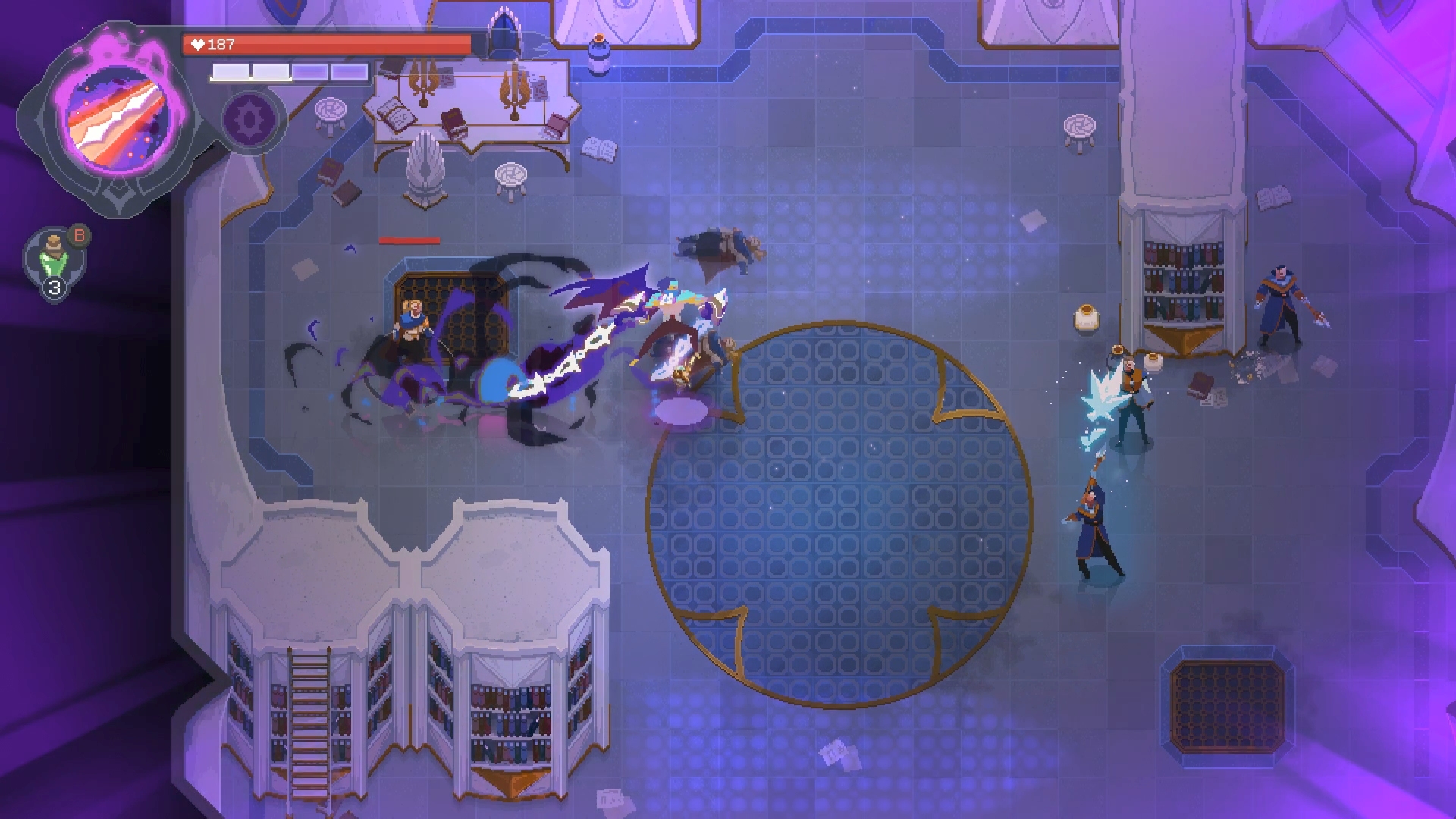The image size is (1456, 819).
Task: Click the red 'B' button badge on the potion
Action: point(78,236)
